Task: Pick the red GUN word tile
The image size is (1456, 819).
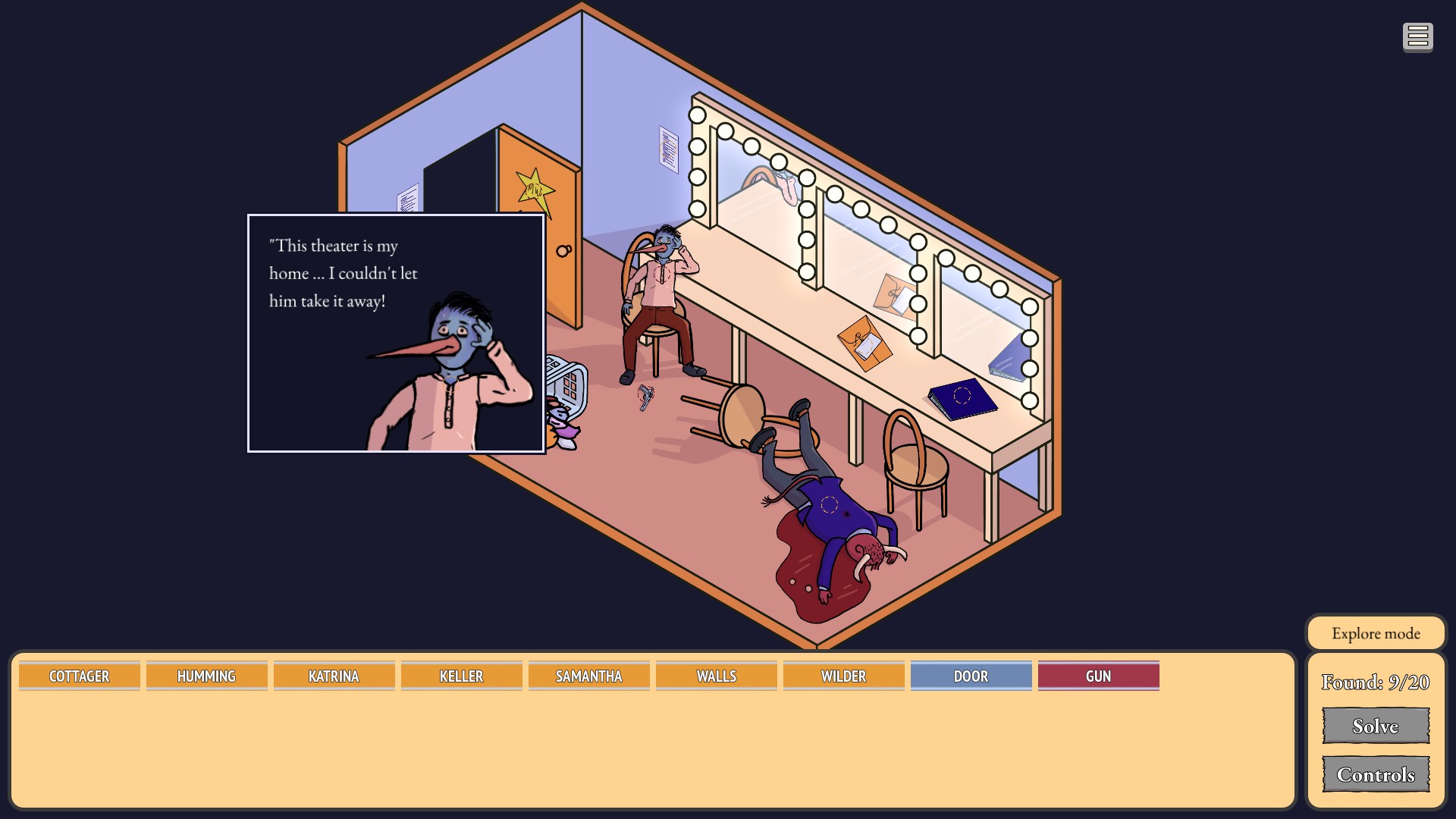Action: [1098, 676]
